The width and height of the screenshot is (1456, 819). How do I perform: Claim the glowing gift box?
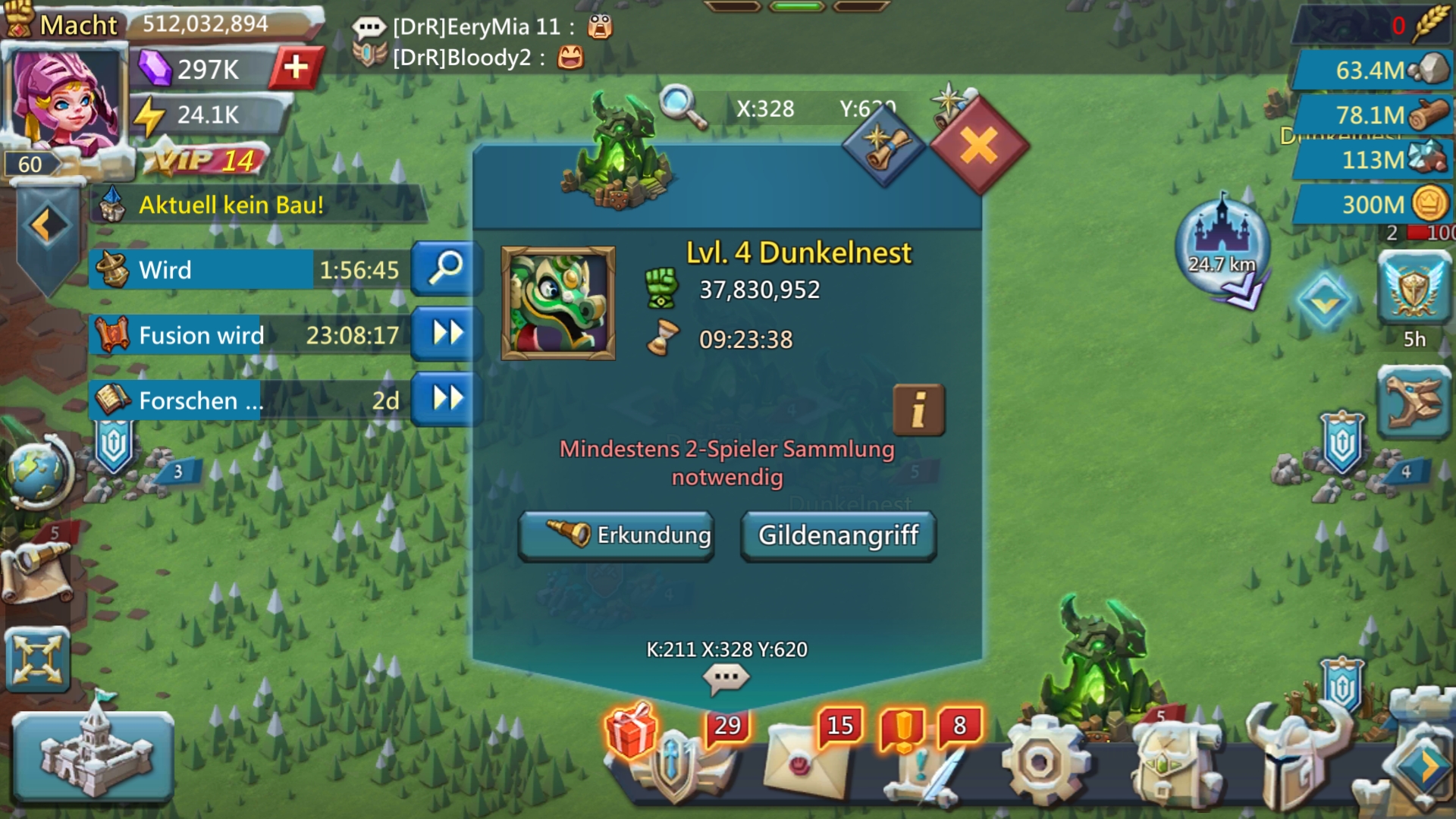click(x=631, y=730)
